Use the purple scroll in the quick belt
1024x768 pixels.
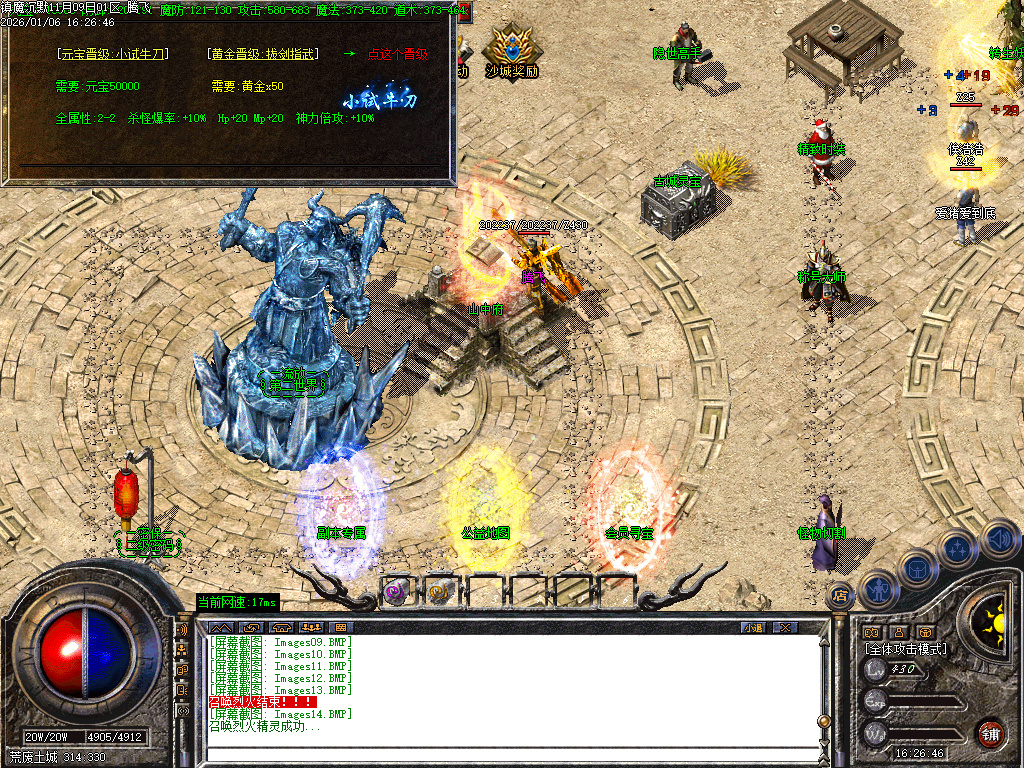[x=397, y=591]
